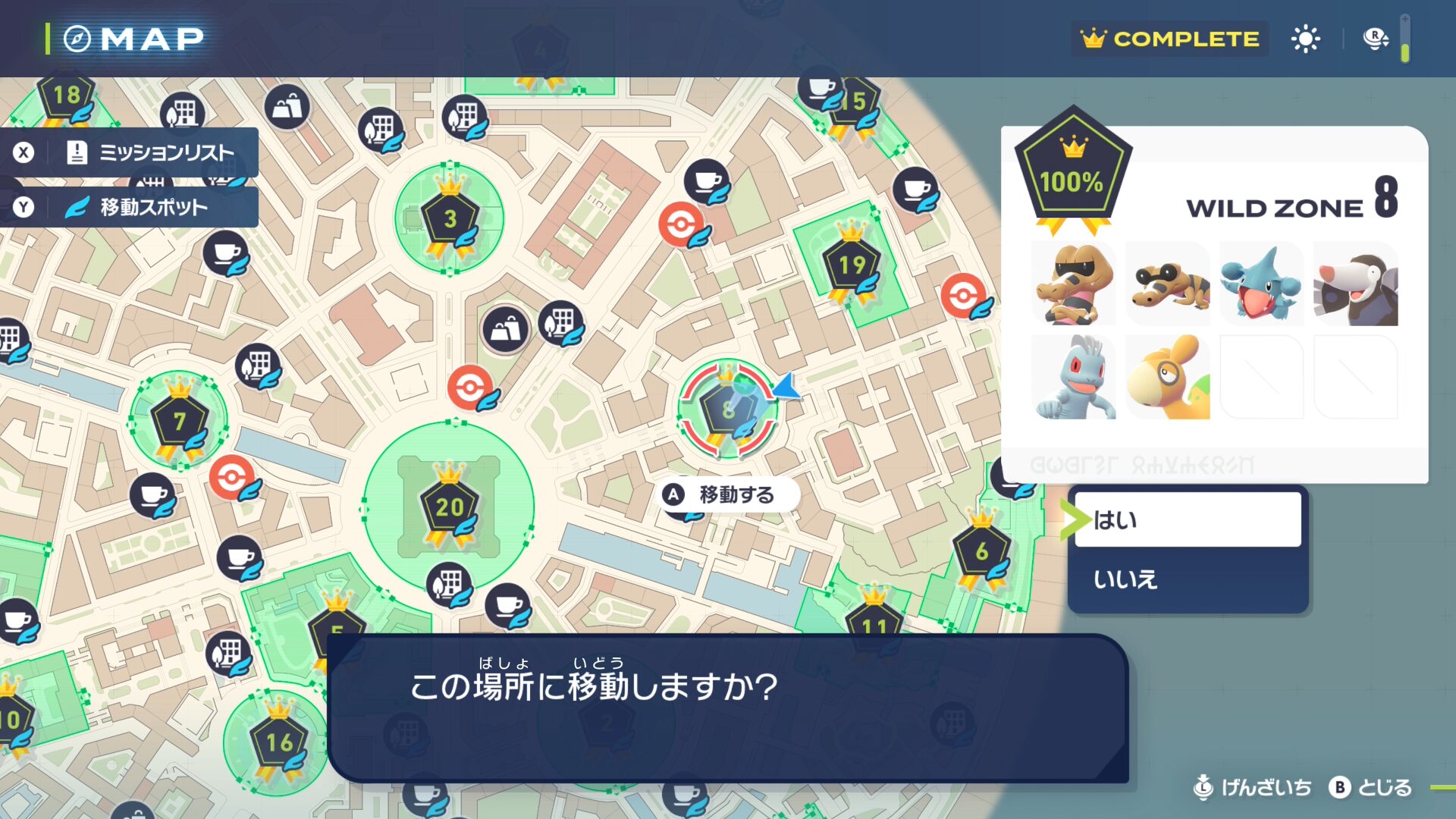Select Wild Zone 16 map marker

(278, 742)
